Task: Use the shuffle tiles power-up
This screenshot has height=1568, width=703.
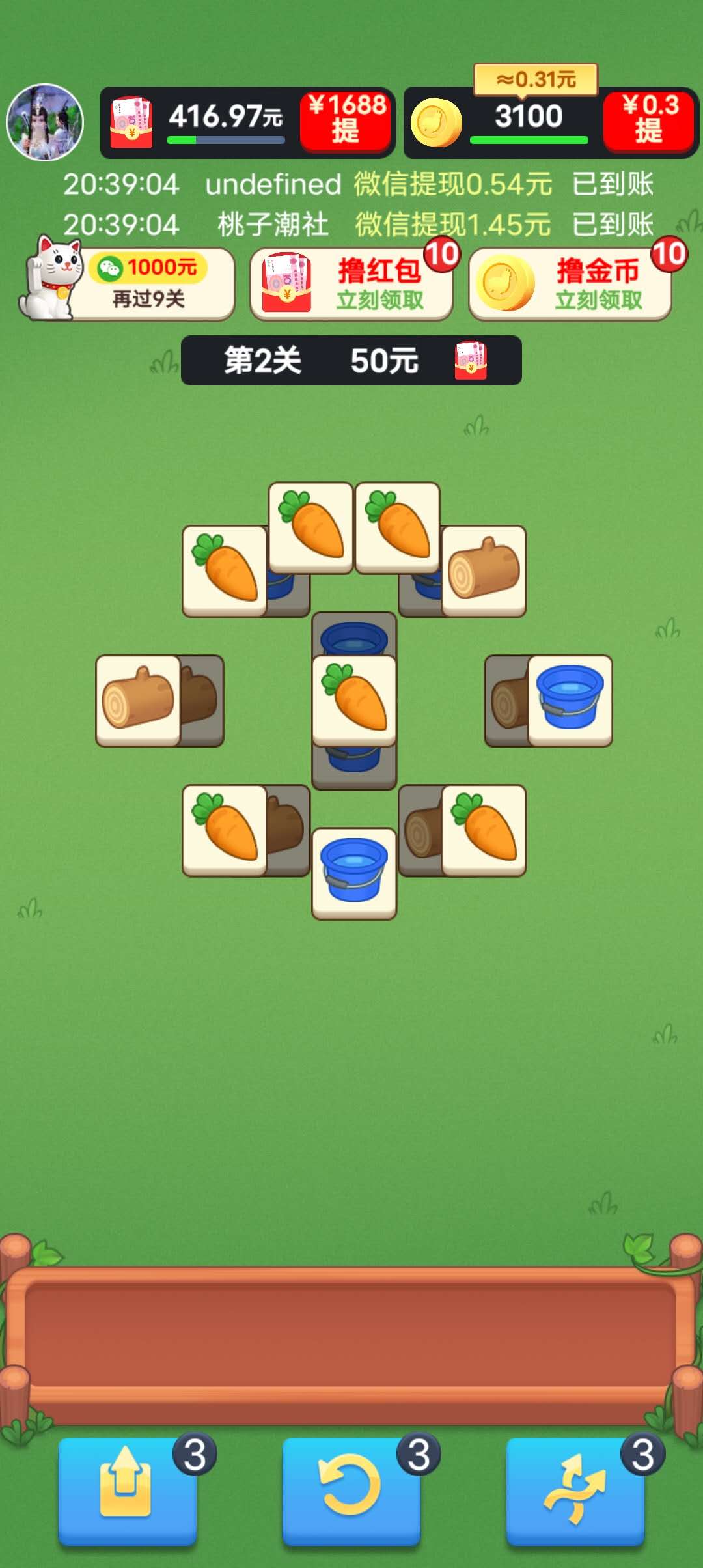Action: (x=575, y=1490)
